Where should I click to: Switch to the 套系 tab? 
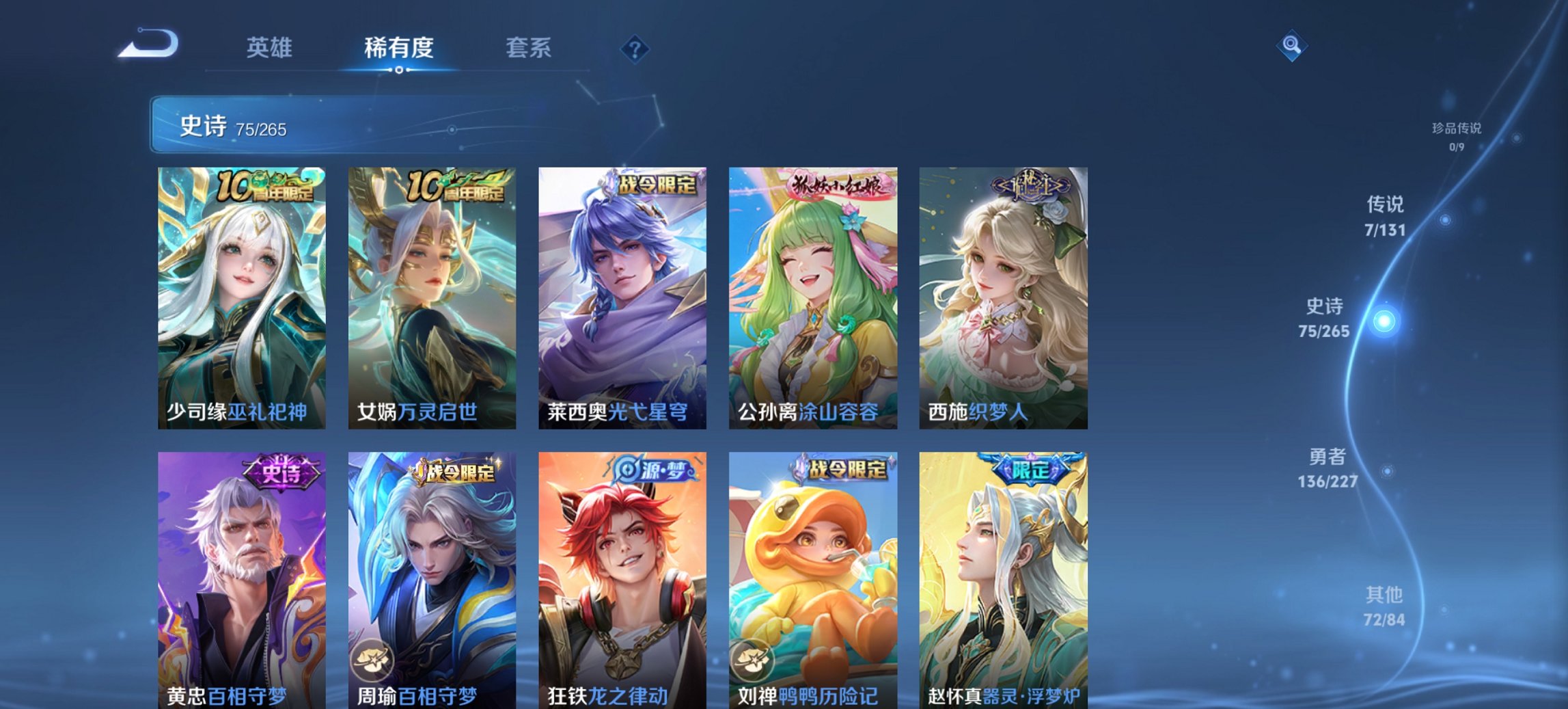coord(529,48)
